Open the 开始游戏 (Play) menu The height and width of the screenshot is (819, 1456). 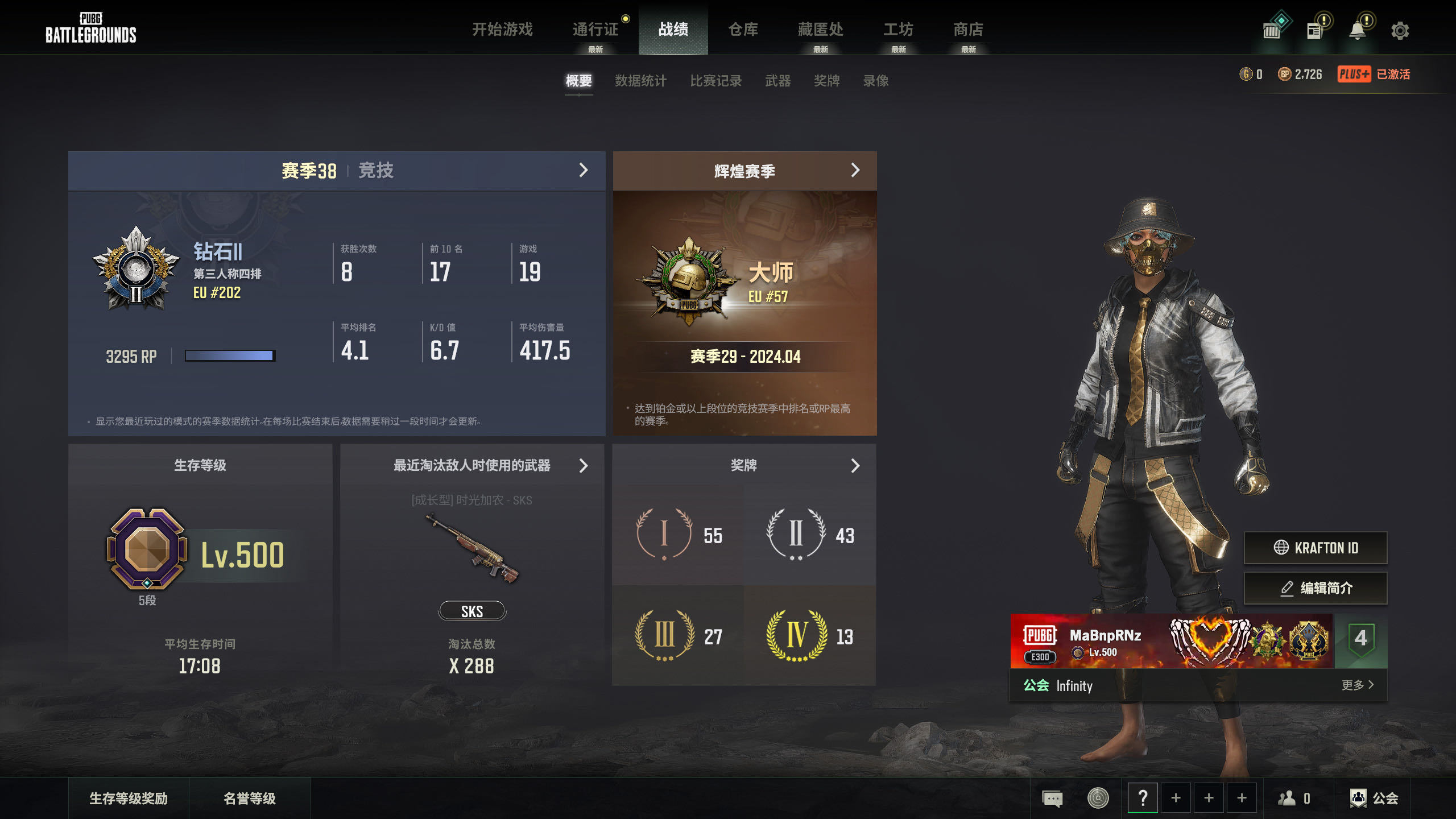[502, 29]
